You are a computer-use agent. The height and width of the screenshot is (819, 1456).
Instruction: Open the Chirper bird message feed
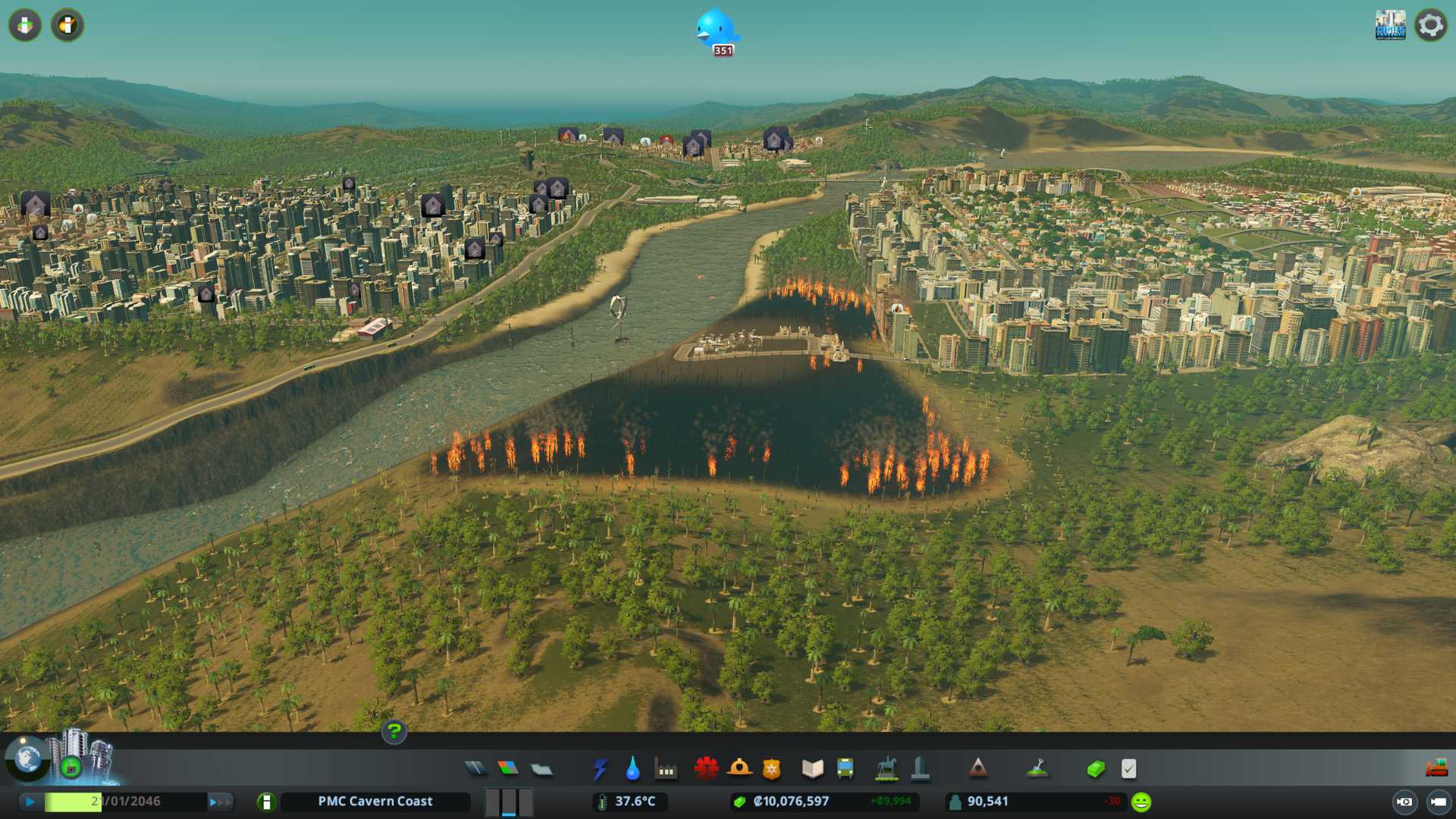pos(715,29)
